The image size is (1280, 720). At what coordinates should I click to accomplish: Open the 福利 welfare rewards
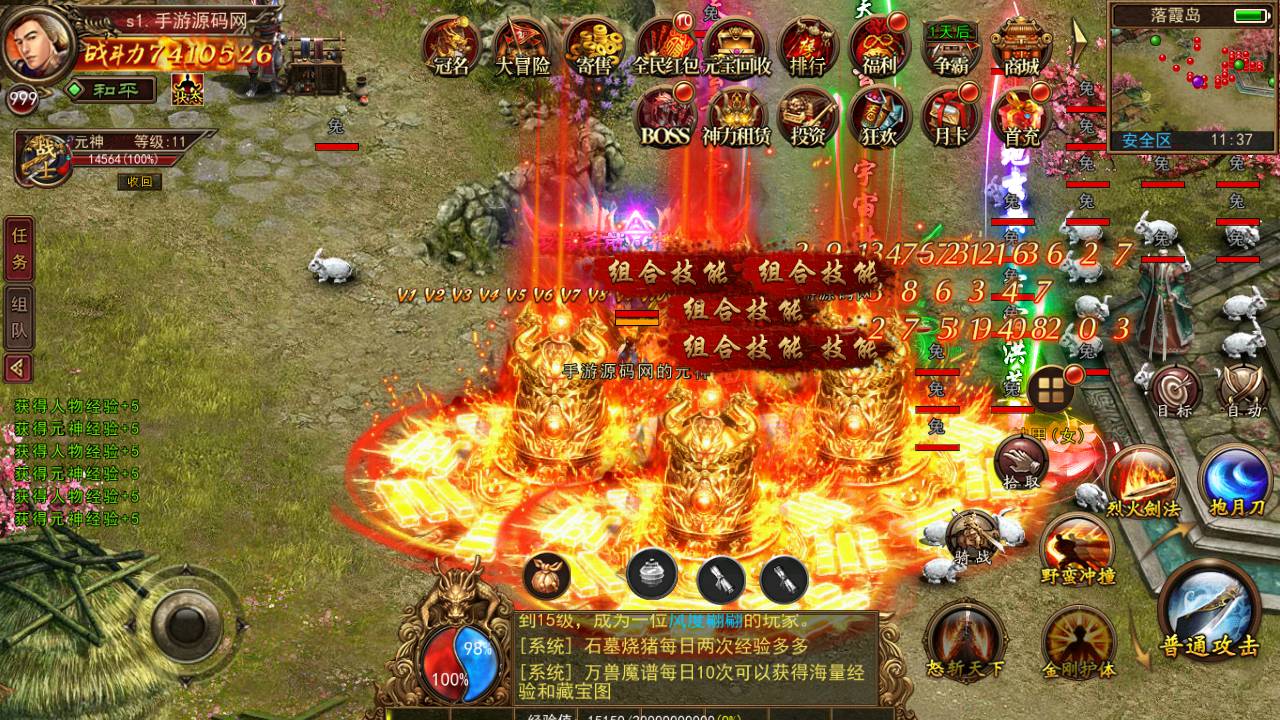click(879, 46)
